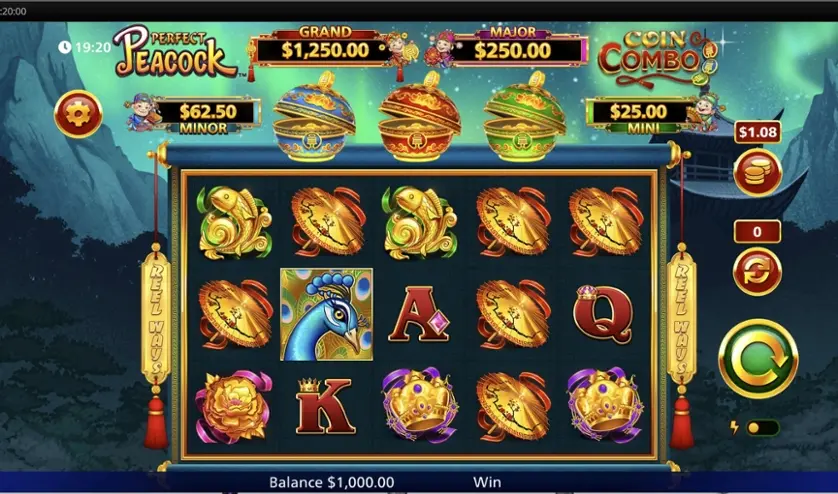Open the coin stack bet selector
This screenshot has width=838, height=494.
[757, 172]
